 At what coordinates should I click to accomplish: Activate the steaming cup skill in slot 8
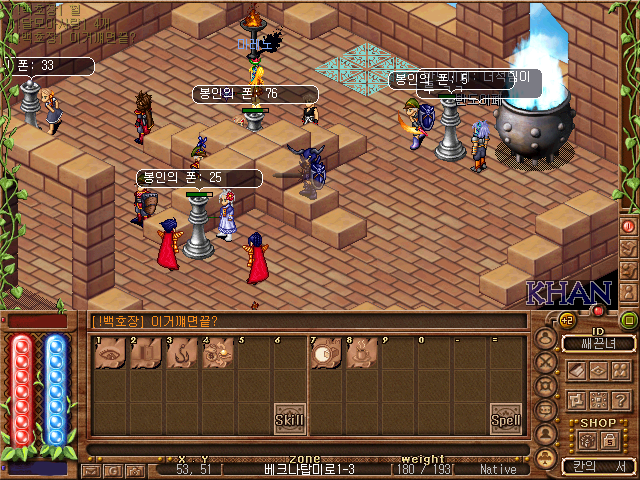pos(360,355)
